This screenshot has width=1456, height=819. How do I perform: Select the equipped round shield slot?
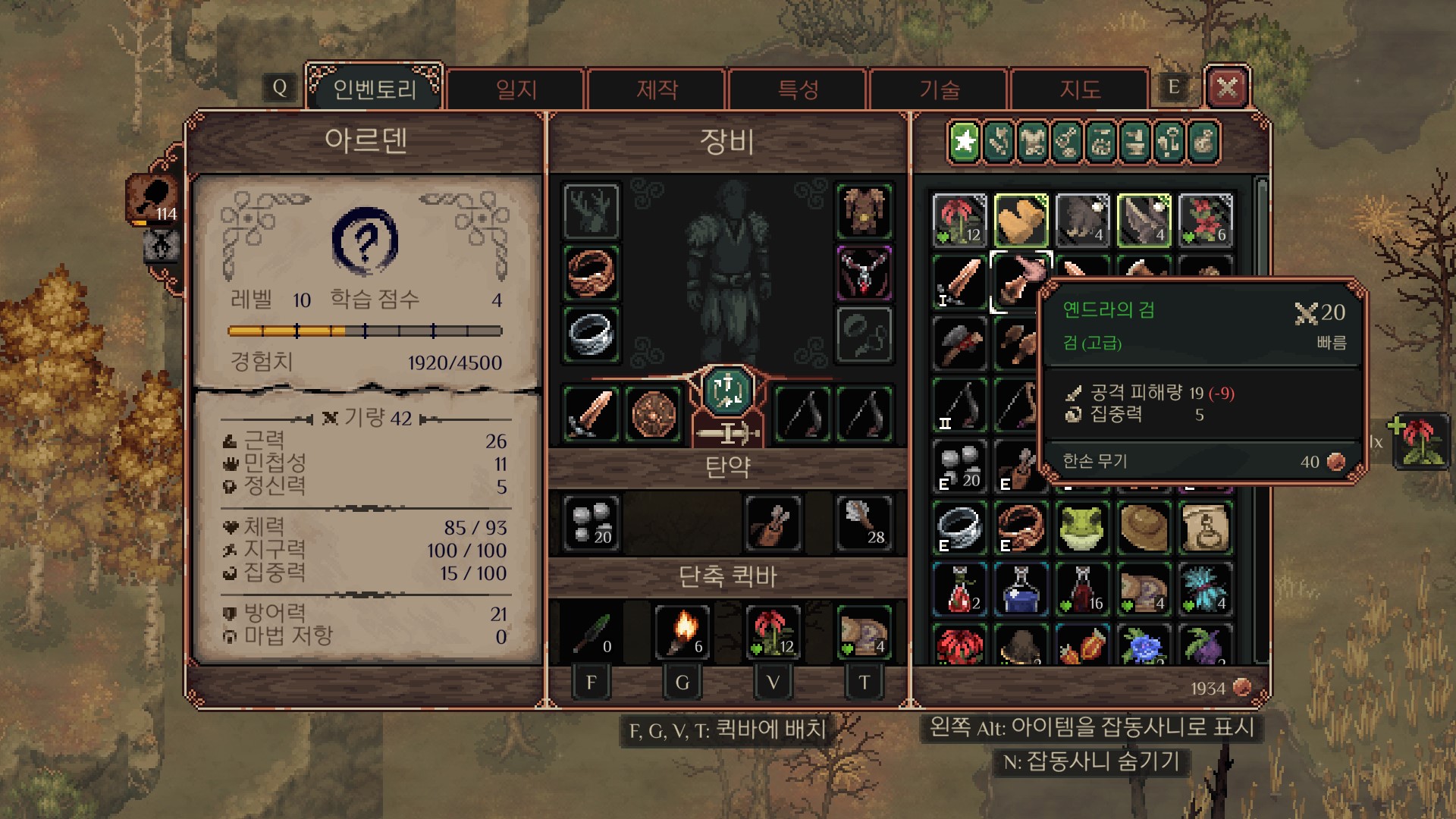653,414
